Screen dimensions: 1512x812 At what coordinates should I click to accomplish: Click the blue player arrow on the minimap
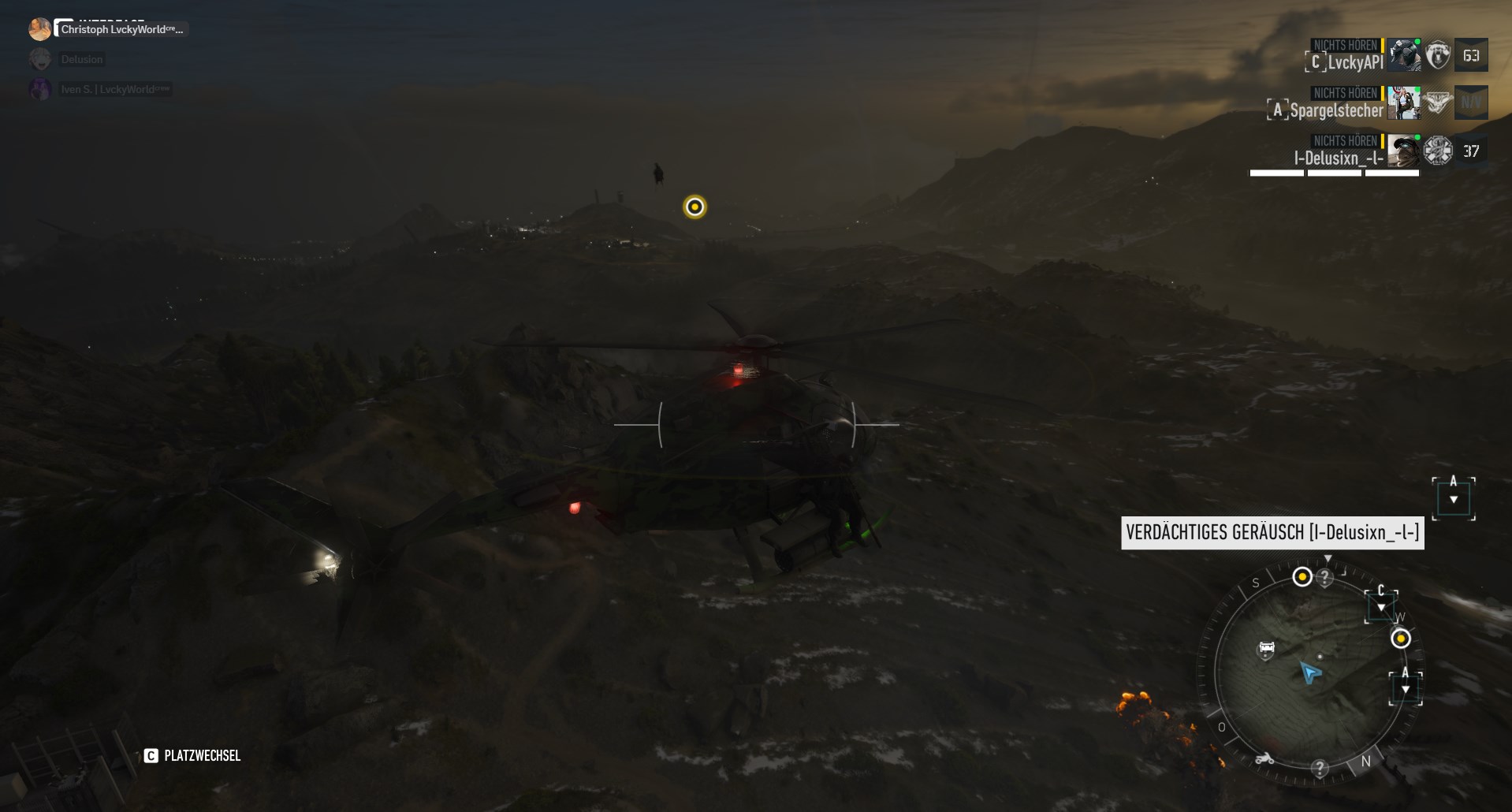pyautogui.click(x=1310, y=672)
